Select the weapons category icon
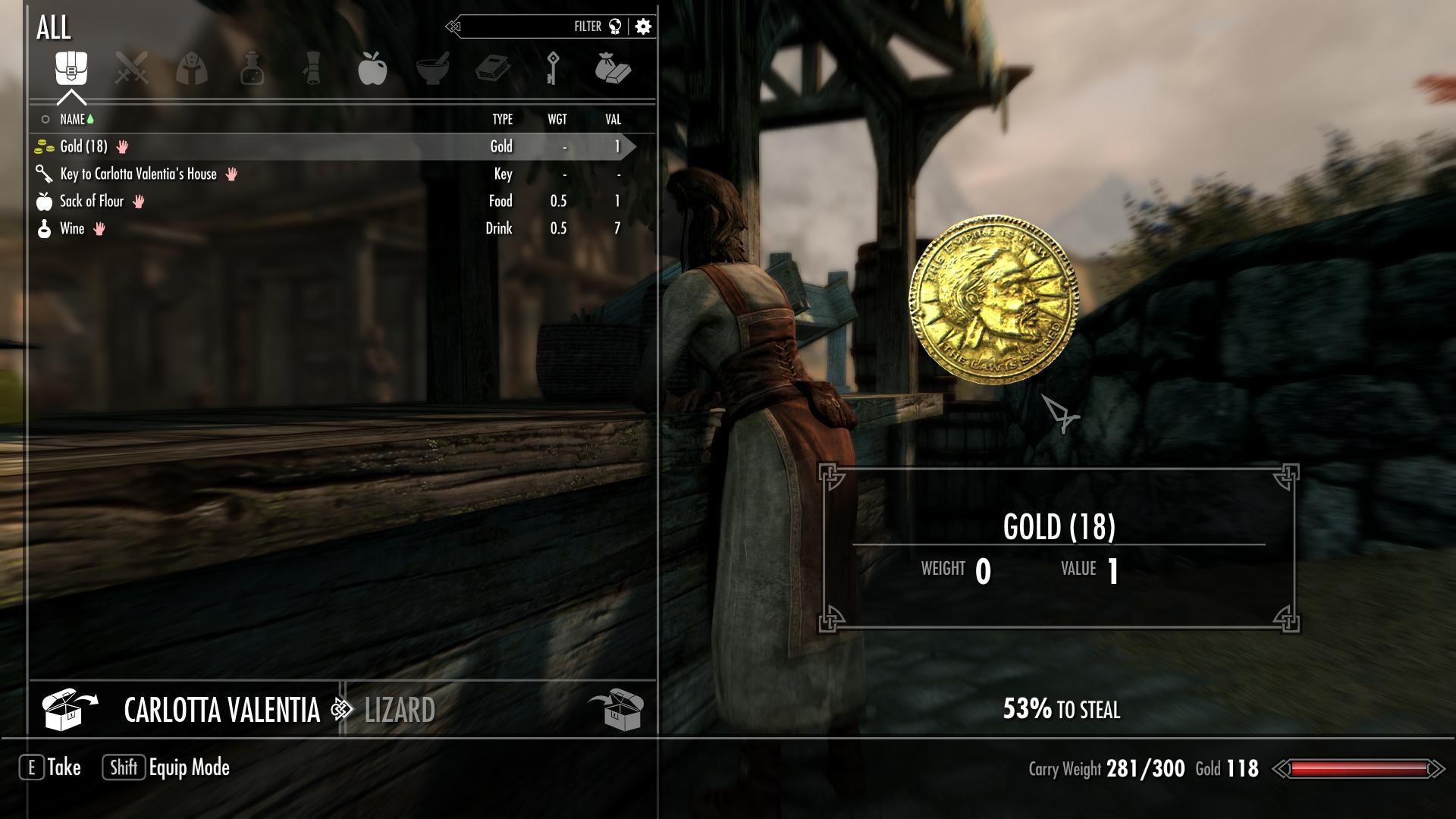1456x819 pixels. (133, 68)
